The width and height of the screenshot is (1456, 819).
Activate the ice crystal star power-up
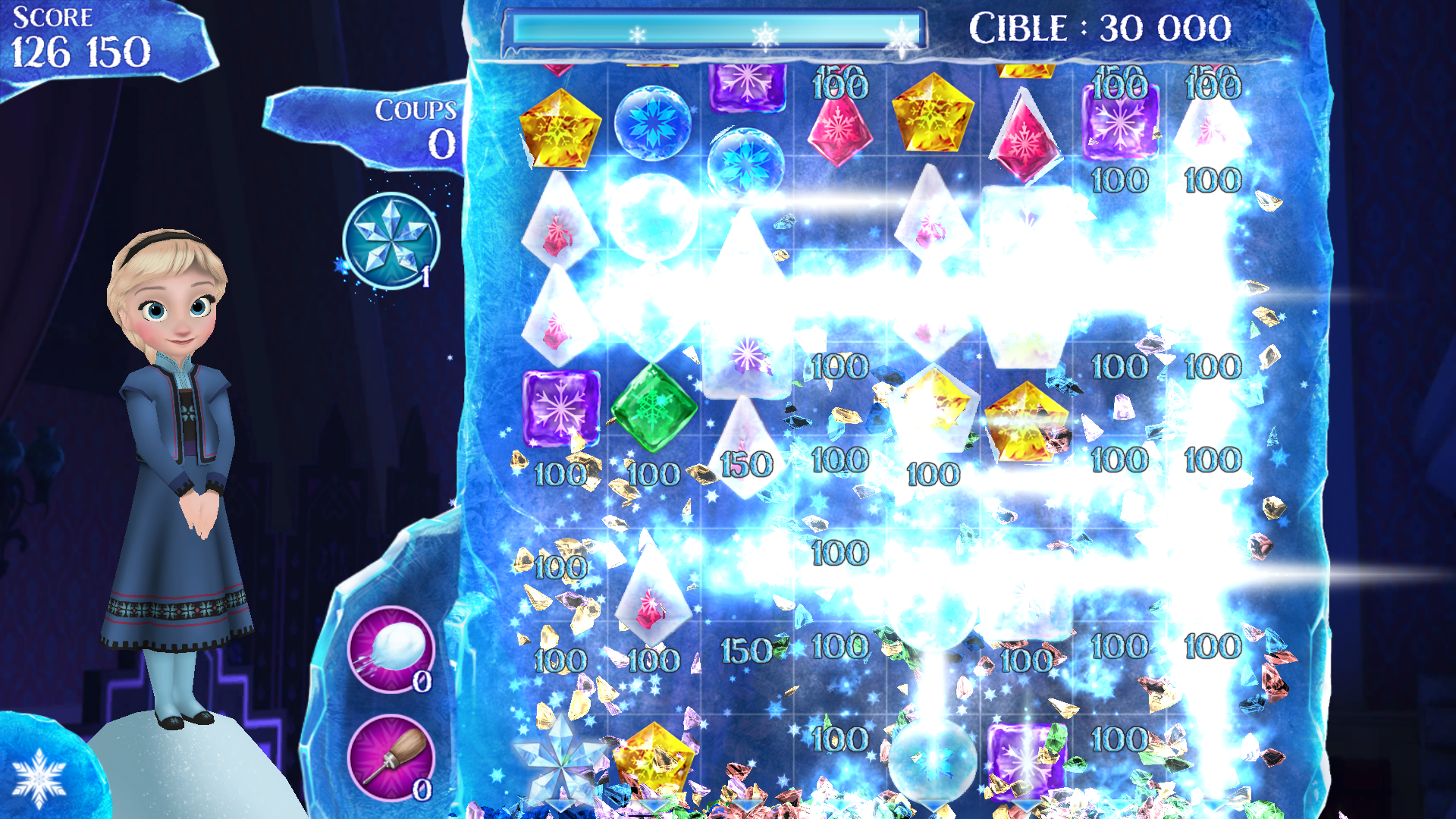tap(391, 241)
